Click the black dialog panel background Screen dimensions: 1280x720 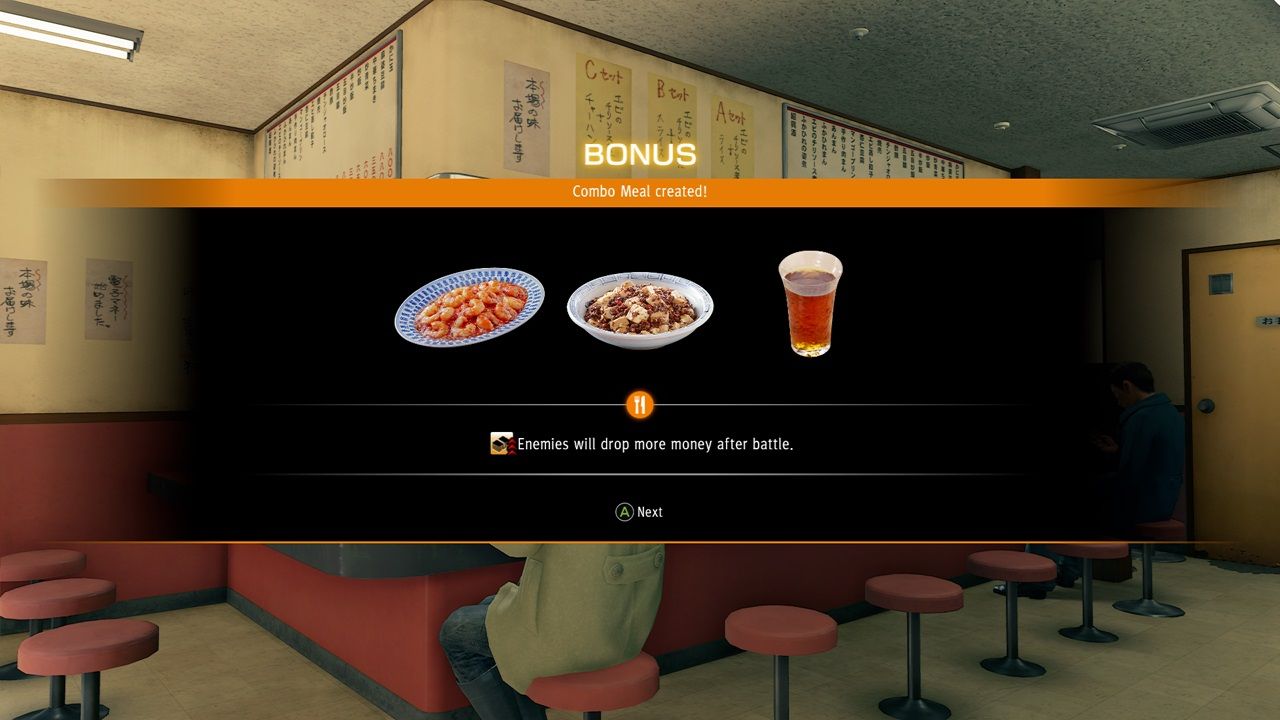point(300,250)
